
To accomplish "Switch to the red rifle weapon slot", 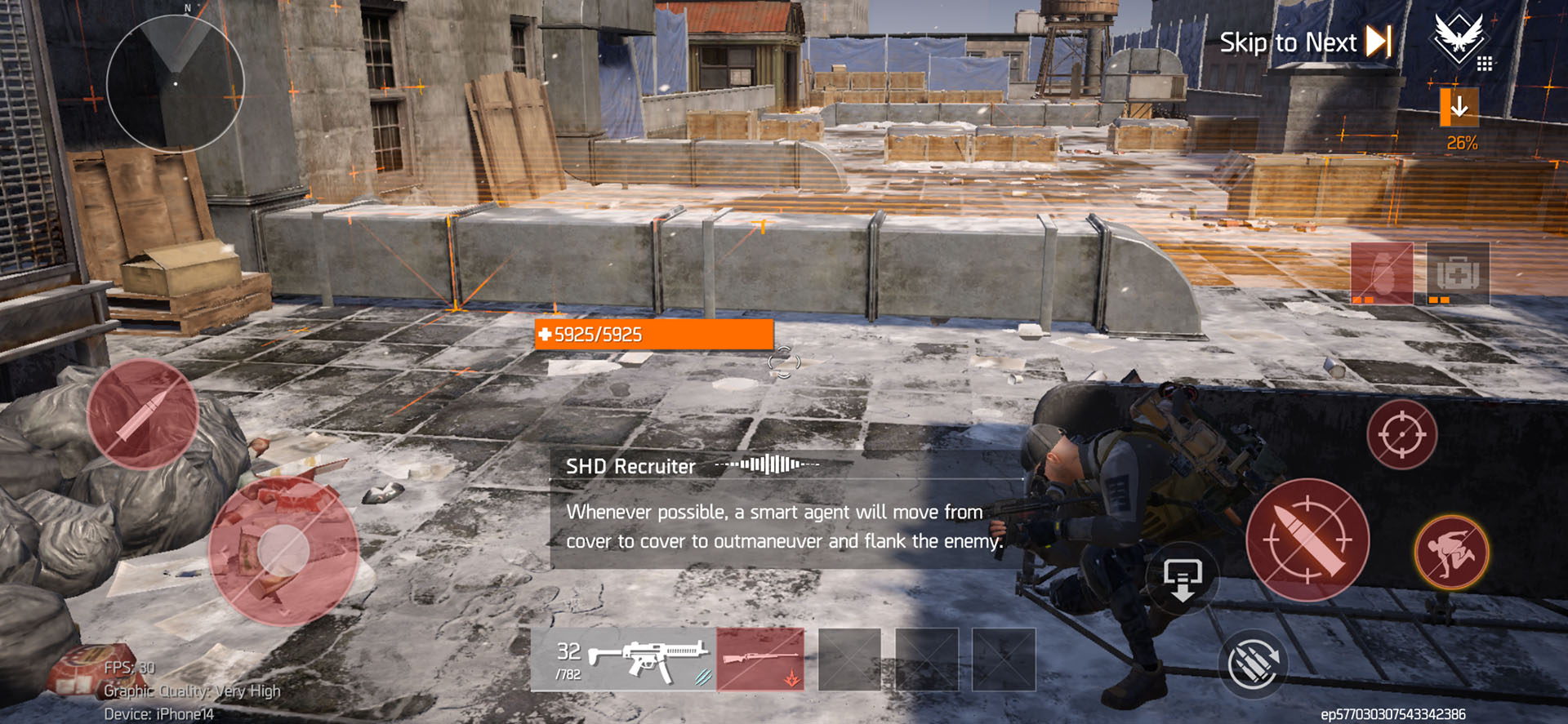I will click(760, 660).
